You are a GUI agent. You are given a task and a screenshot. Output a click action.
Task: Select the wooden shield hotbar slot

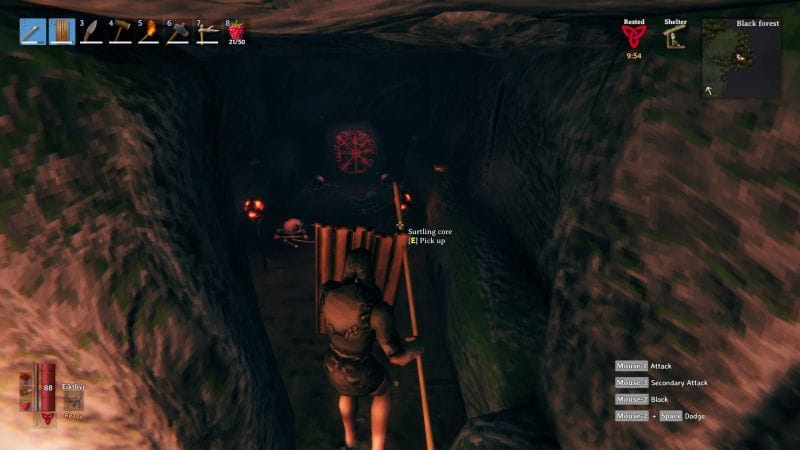coord(62,32)
